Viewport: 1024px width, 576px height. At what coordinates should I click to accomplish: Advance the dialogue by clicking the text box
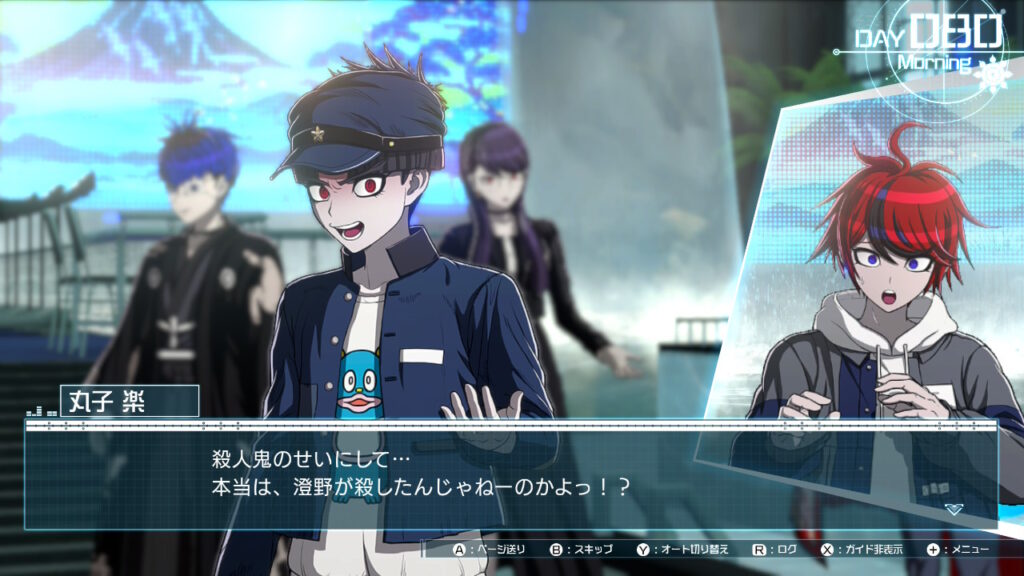[510, 475]
